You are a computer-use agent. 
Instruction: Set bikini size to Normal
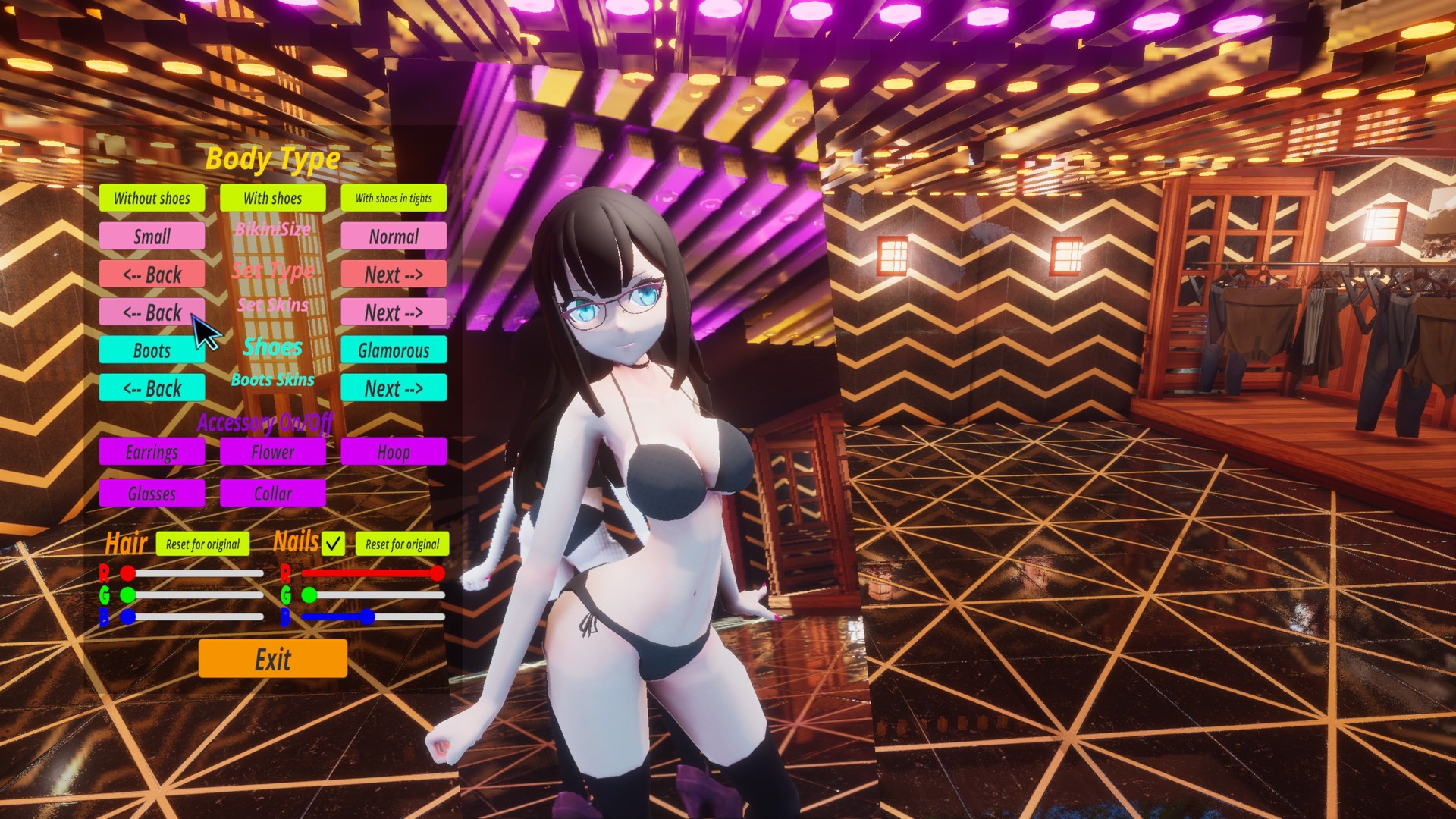tap(394, 237)
